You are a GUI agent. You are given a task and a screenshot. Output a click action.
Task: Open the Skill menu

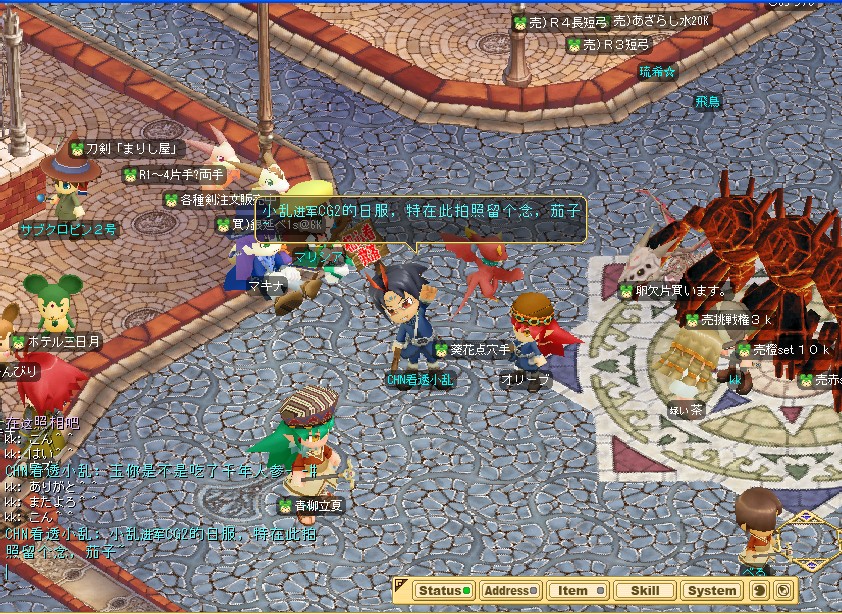pos(645,590)
